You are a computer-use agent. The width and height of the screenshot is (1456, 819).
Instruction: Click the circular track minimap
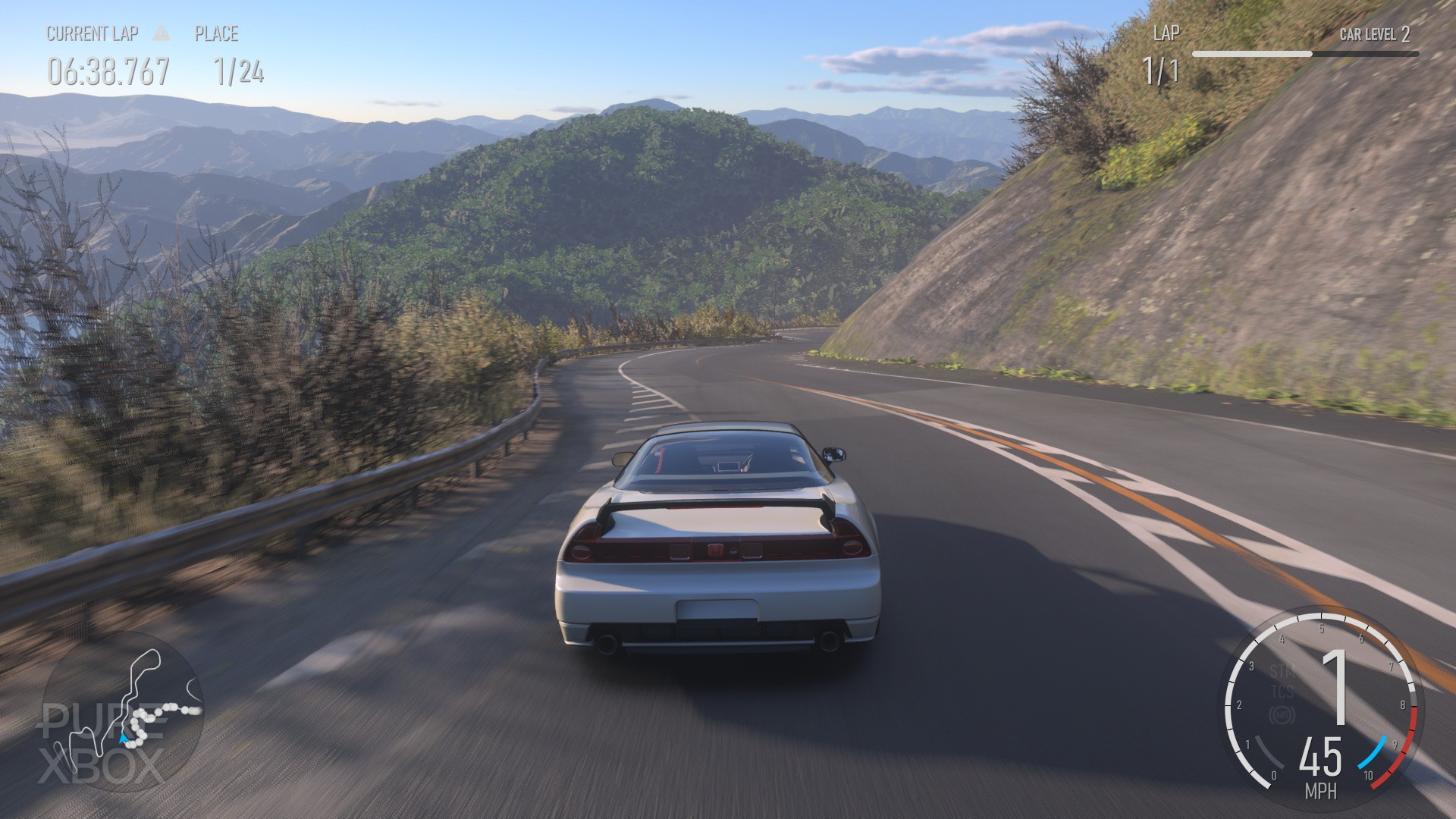coord(123,711)
